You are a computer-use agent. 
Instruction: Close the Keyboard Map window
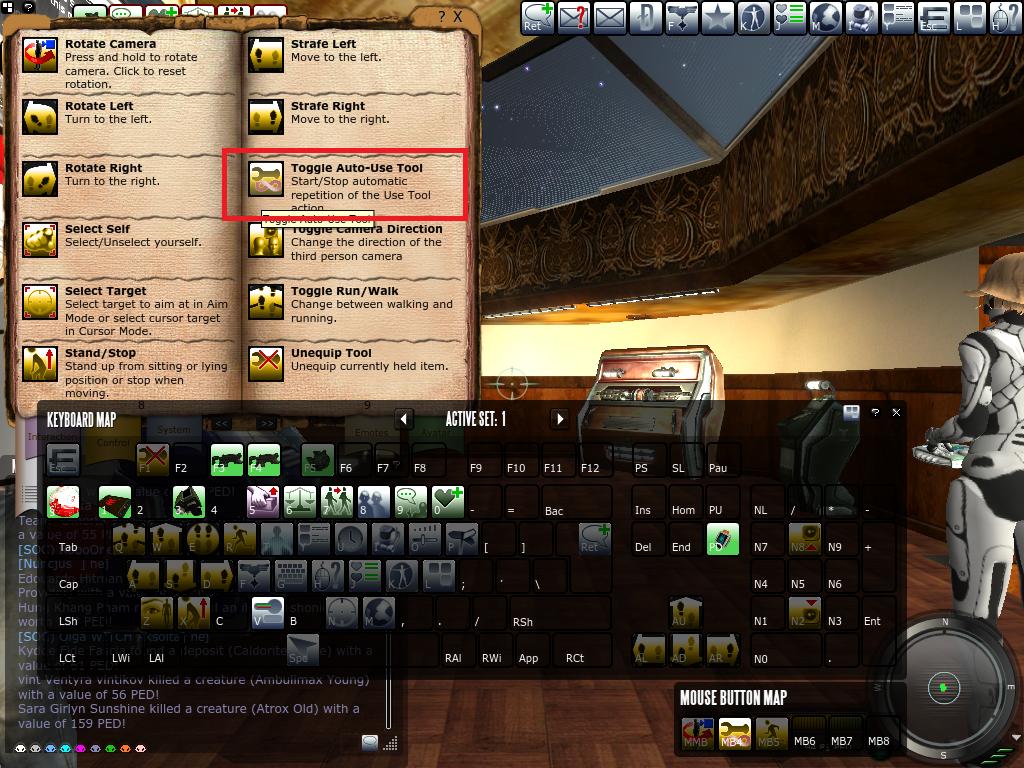point(896,412)
